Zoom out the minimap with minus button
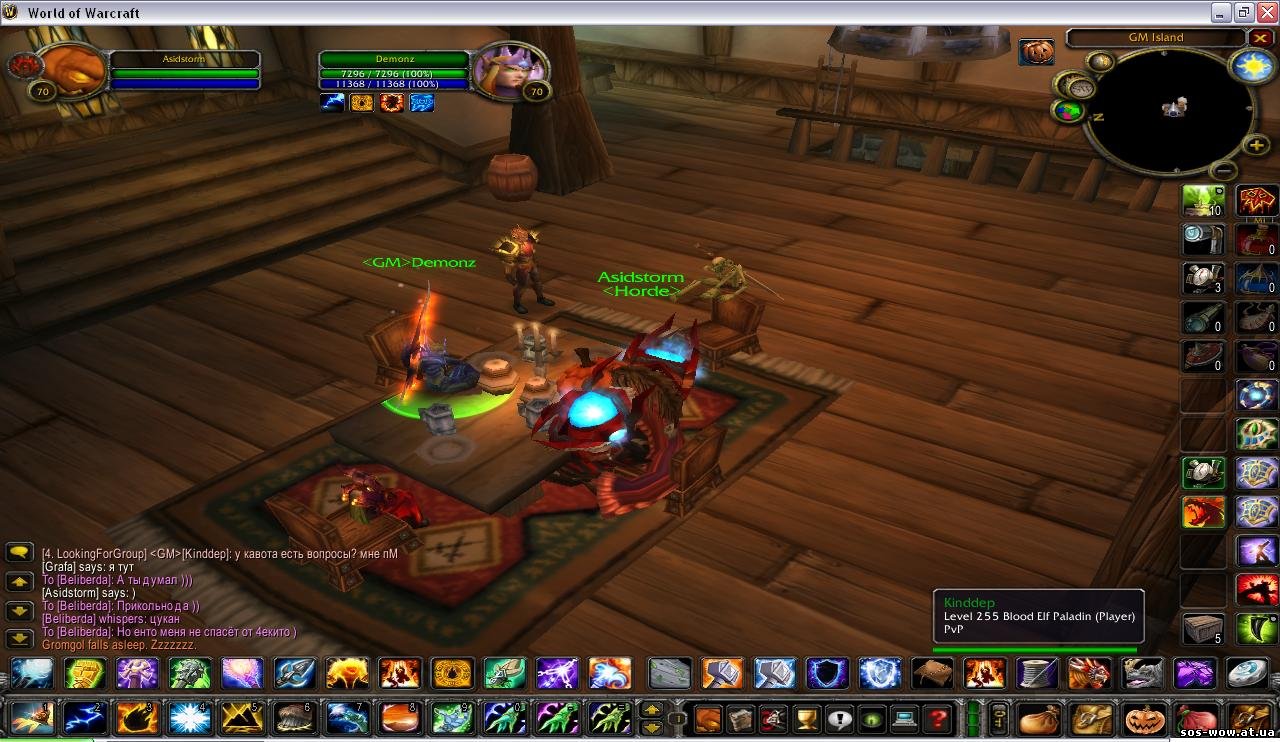1280x742 pixels. point(1222,171)
